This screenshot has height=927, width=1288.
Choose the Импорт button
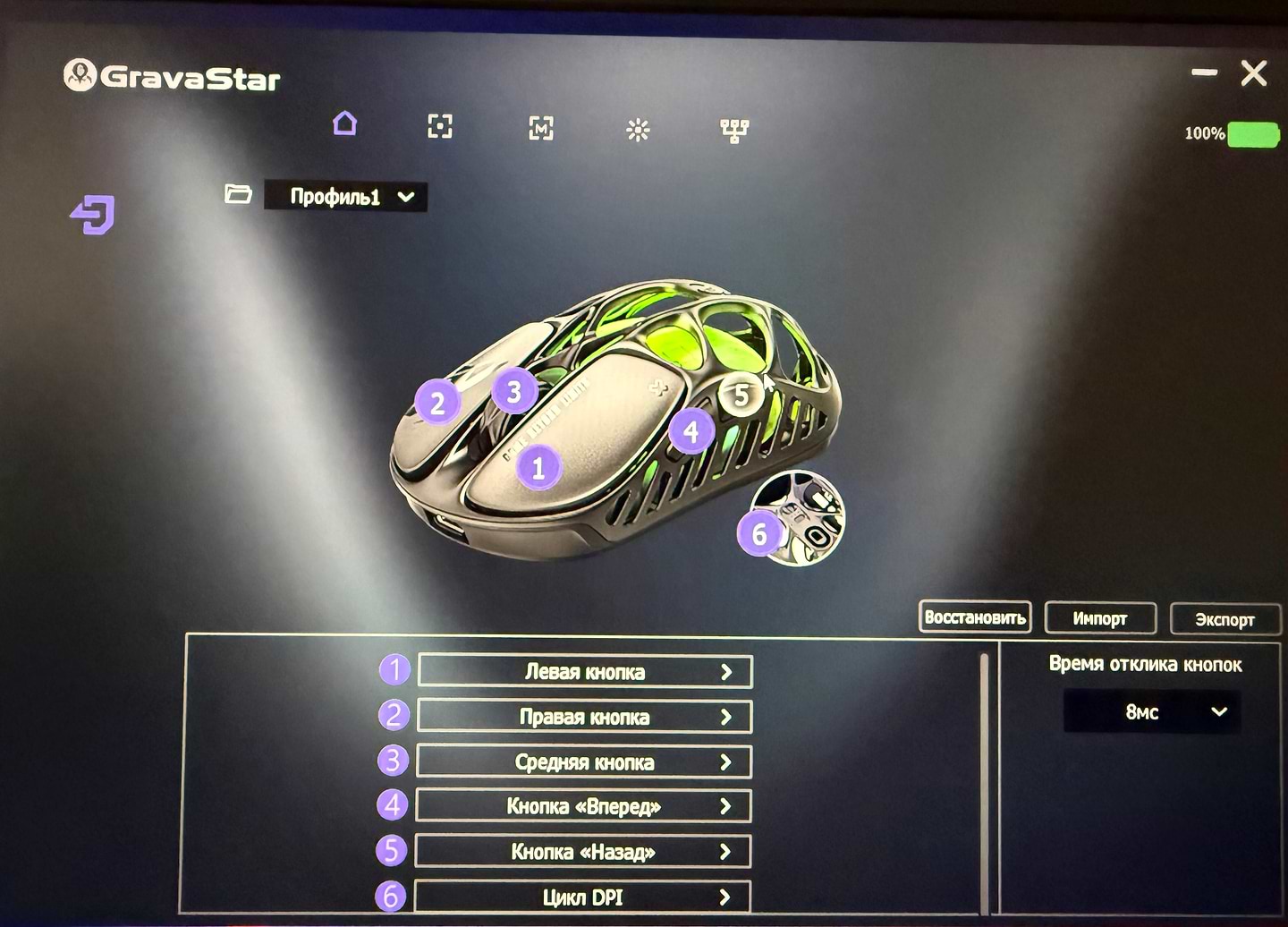click(1100, 618)
